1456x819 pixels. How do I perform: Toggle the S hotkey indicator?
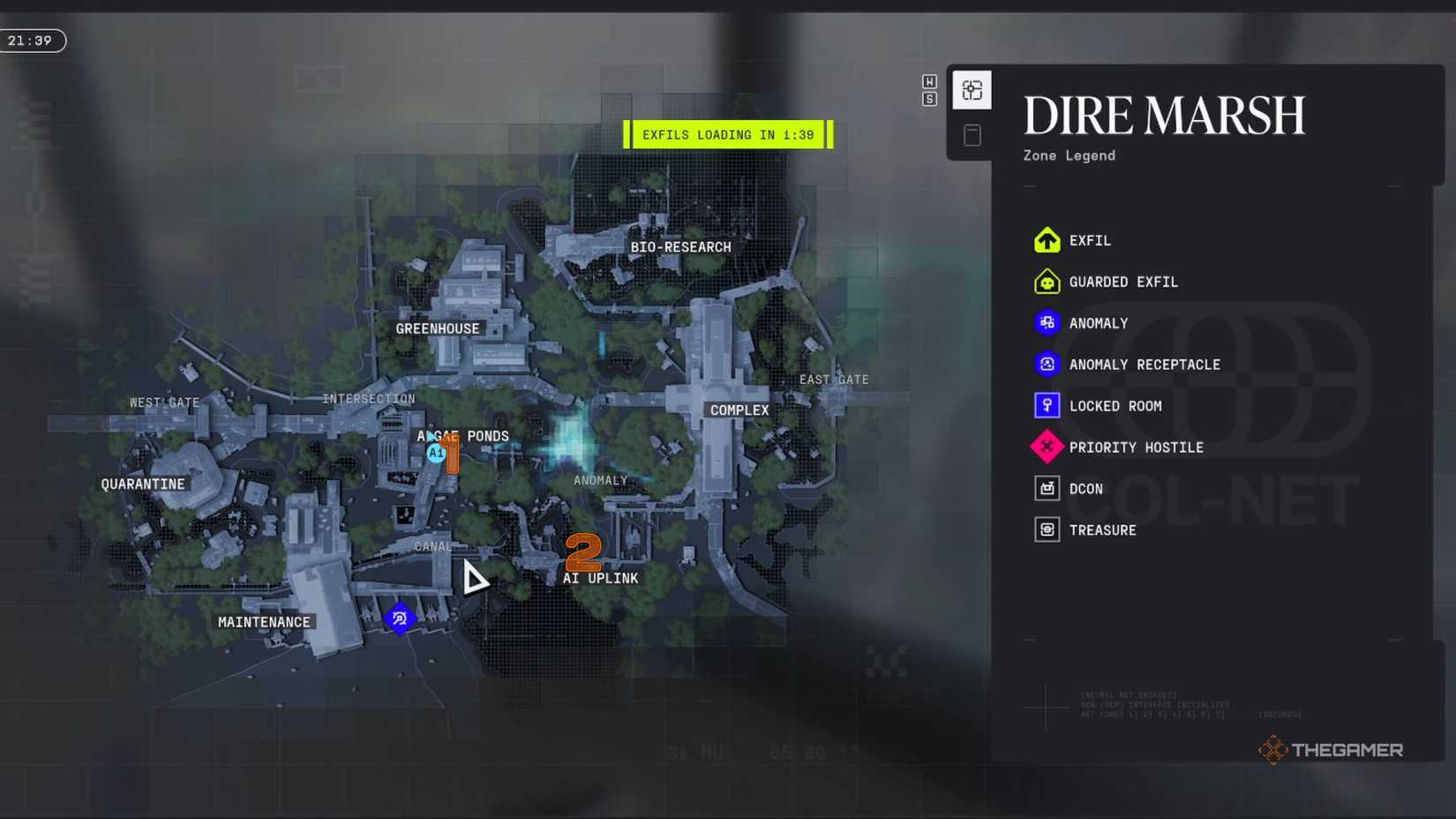(x=929, y=99)
